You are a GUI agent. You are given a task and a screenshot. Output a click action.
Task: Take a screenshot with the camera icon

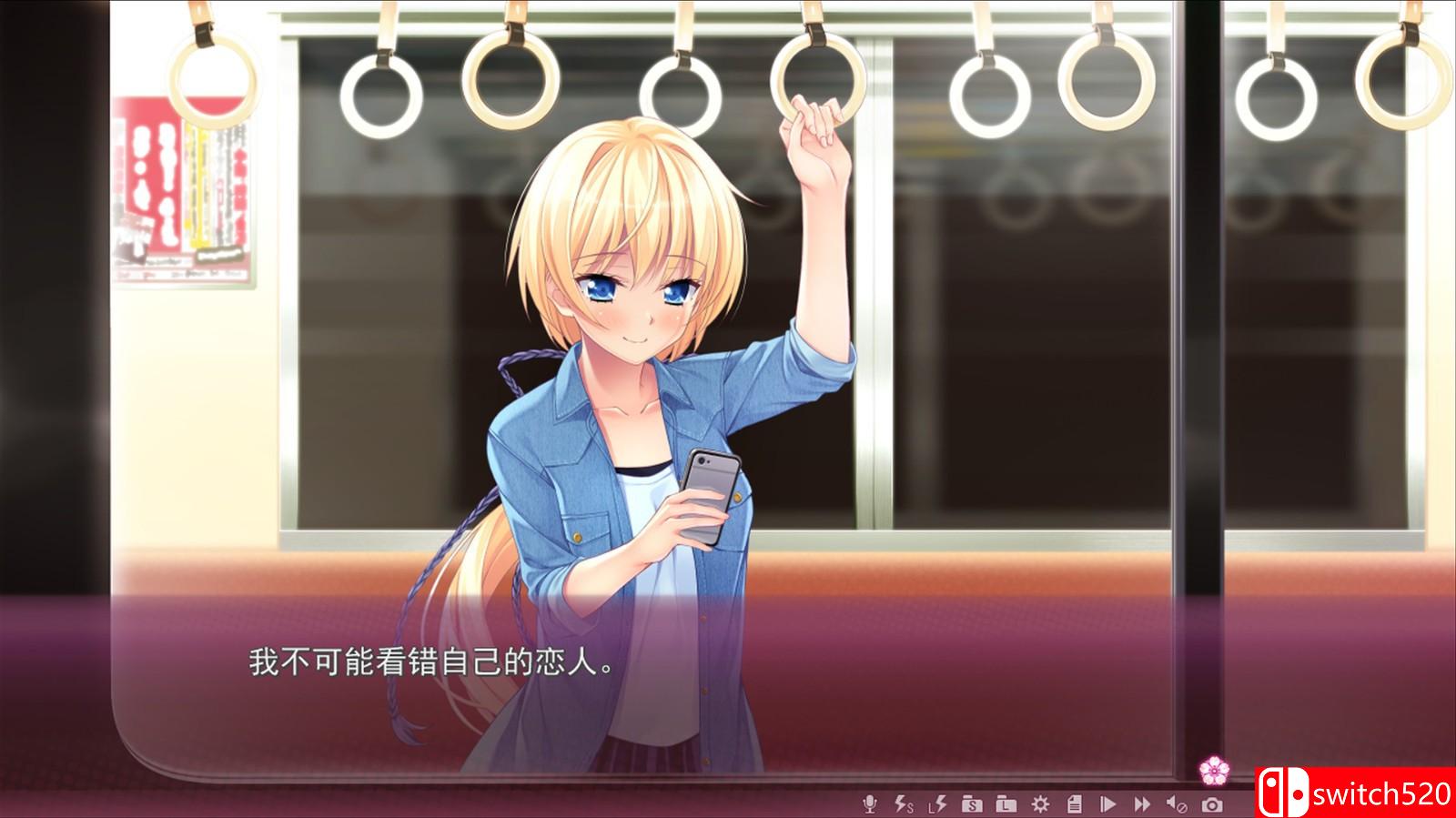pyautogui.click(x=1212, y=804)
